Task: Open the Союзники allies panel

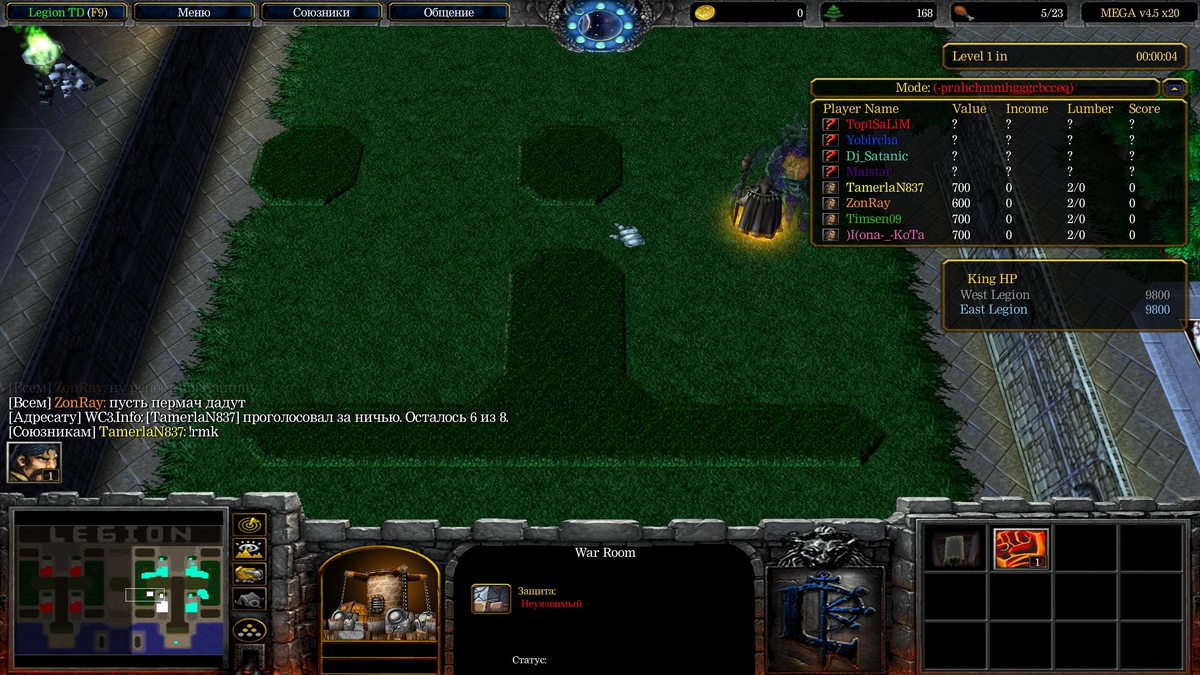Action: point(321,13)
